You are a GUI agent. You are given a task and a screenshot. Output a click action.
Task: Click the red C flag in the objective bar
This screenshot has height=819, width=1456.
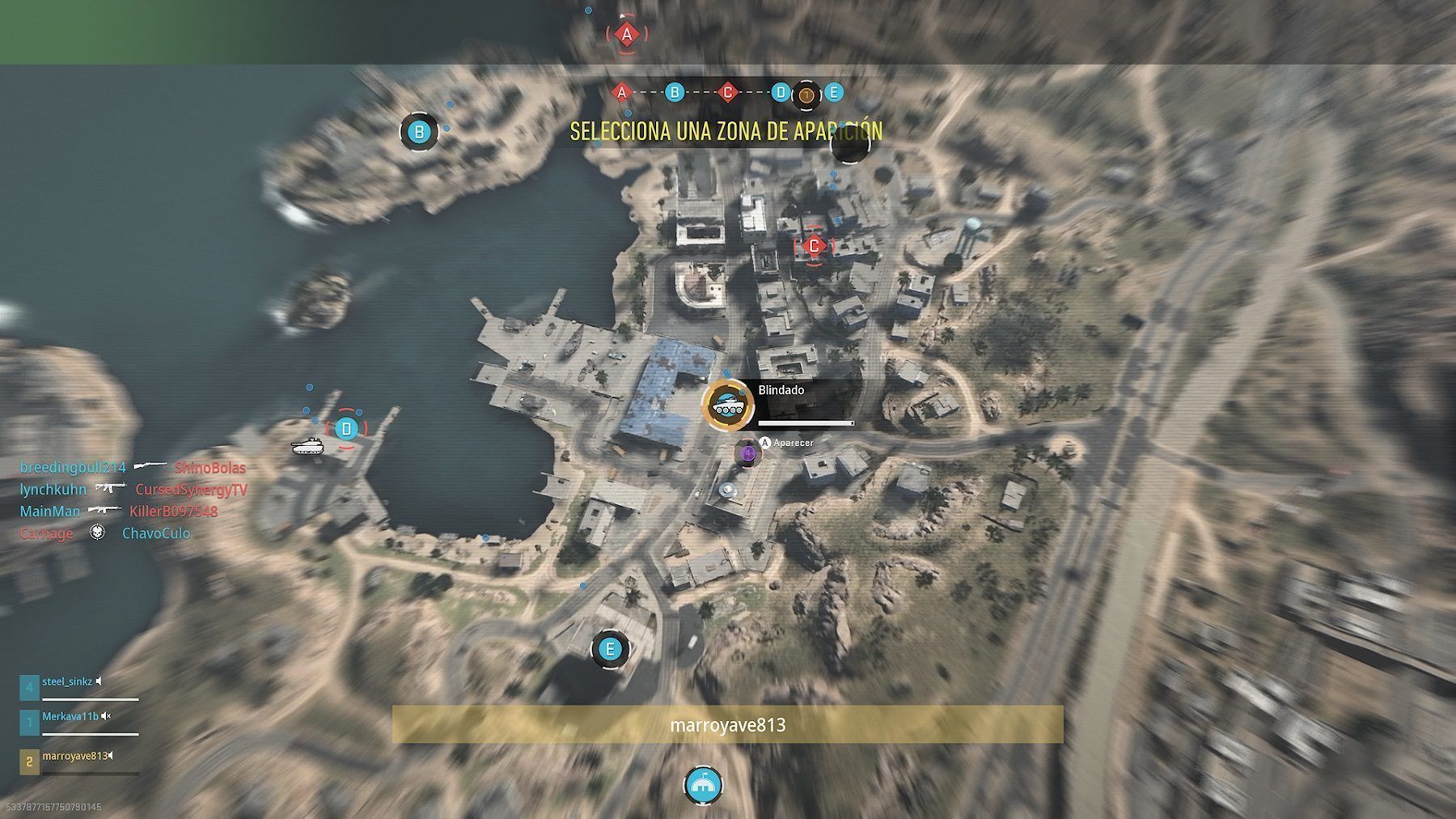point(727,92)
